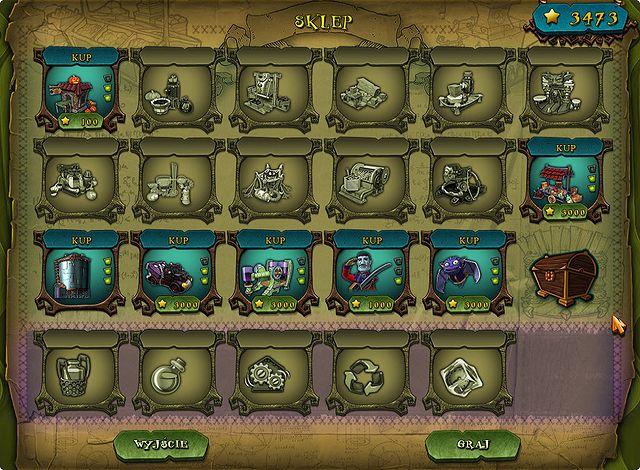Start the level with Graj button
This screenshot has width=640, height=470.
point(463,442)
